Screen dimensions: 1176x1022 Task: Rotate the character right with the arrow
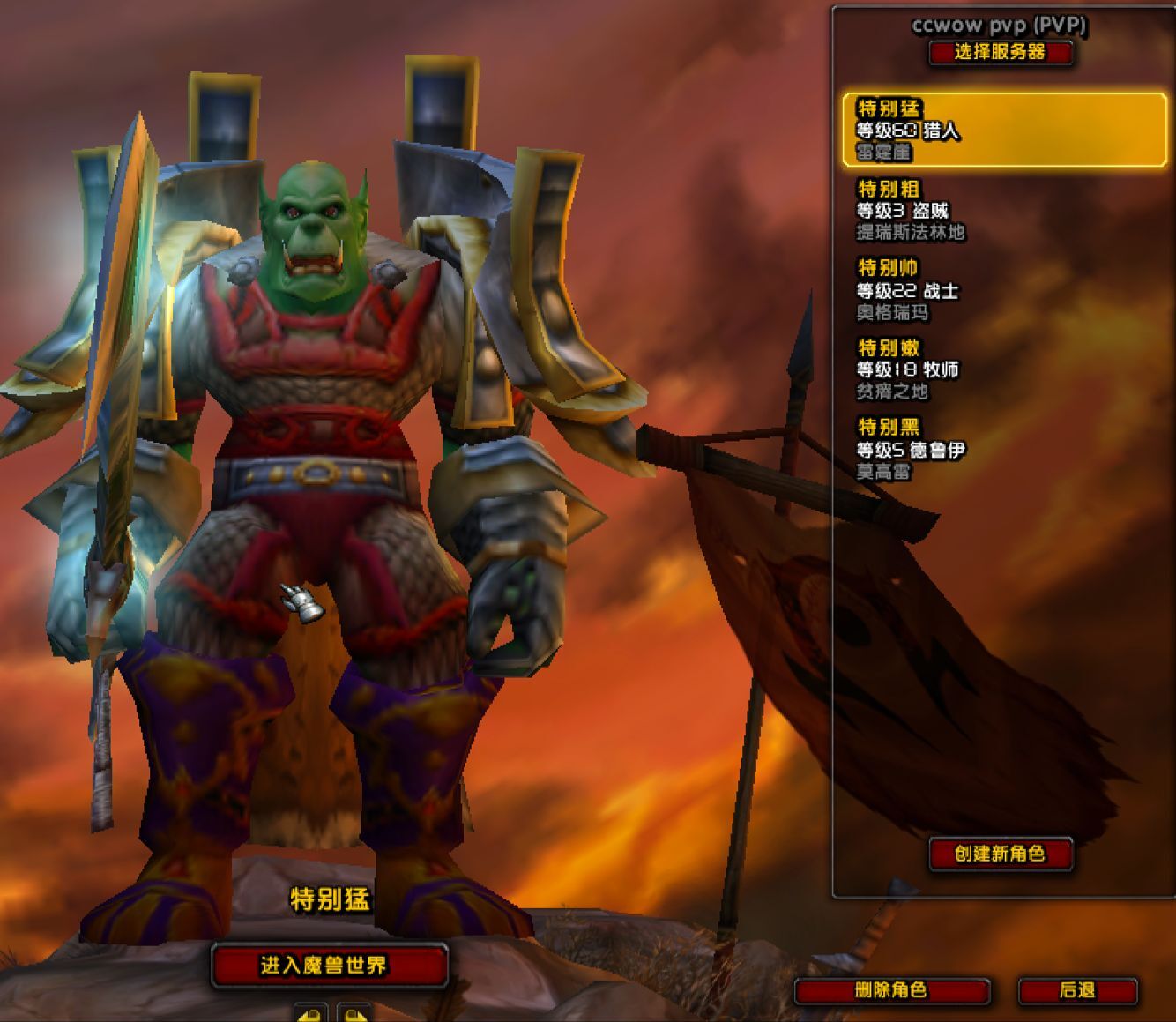[354, 1013]
